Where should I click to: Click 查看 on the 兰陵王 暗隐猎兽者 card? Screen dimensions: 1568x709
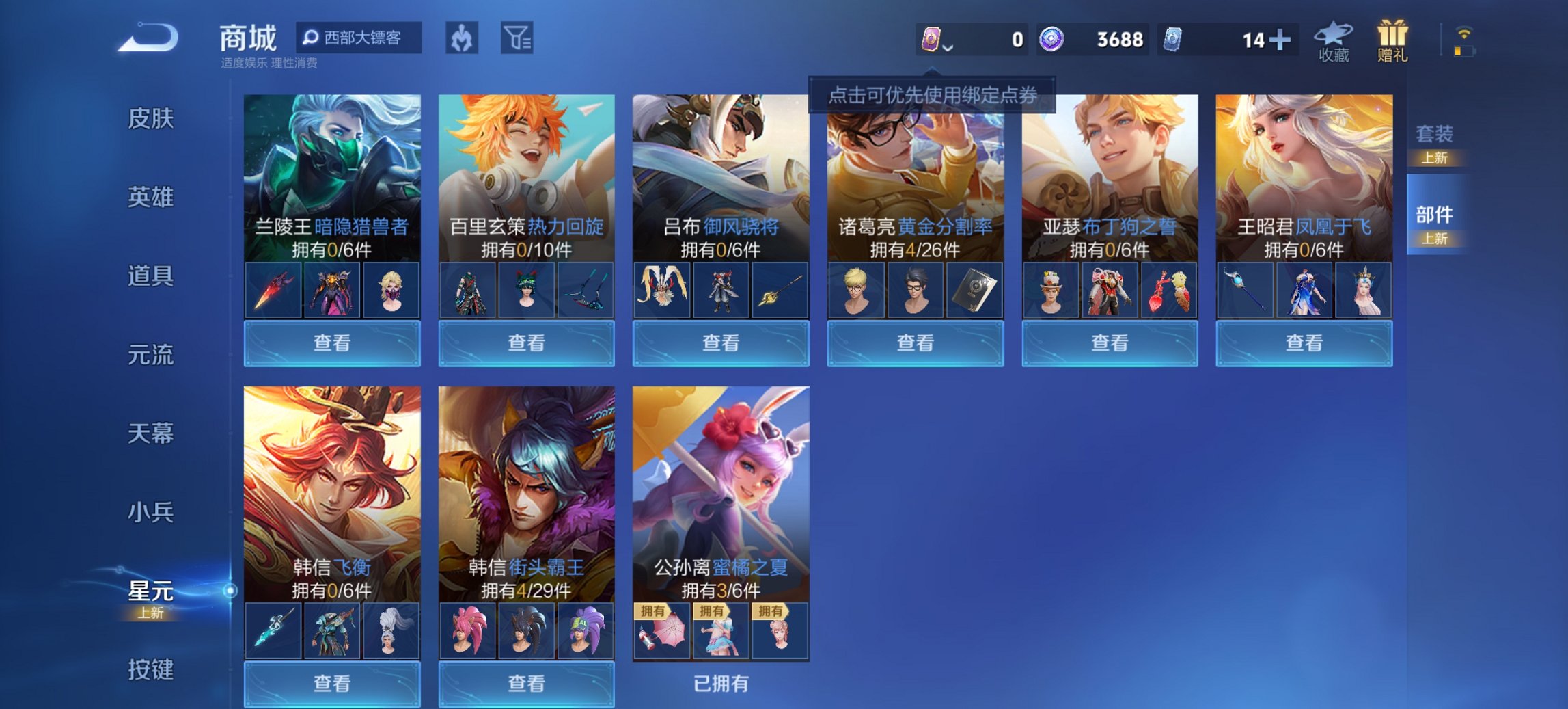point(331,342)
